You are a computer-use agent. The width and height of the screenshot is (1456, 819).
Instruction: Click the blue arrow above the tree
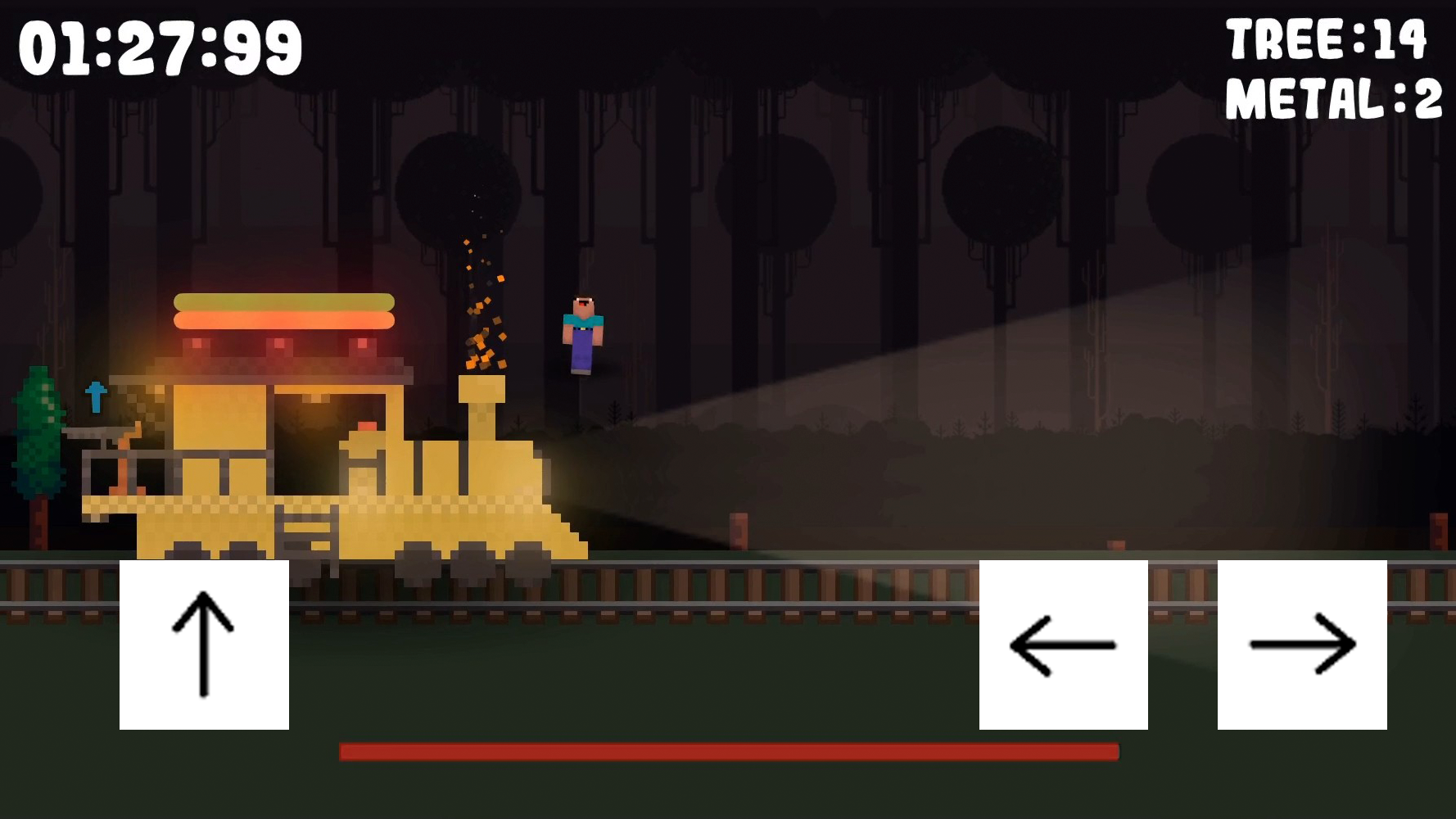point(96,396)
